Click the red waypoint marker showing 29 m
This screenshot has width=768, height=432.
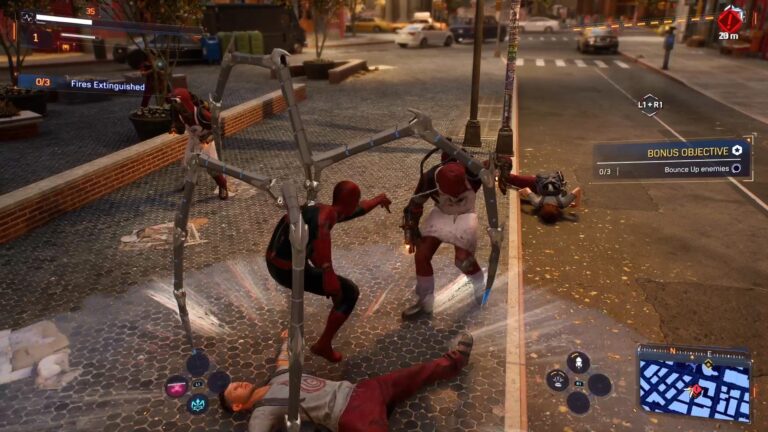[x=730, y=20]
